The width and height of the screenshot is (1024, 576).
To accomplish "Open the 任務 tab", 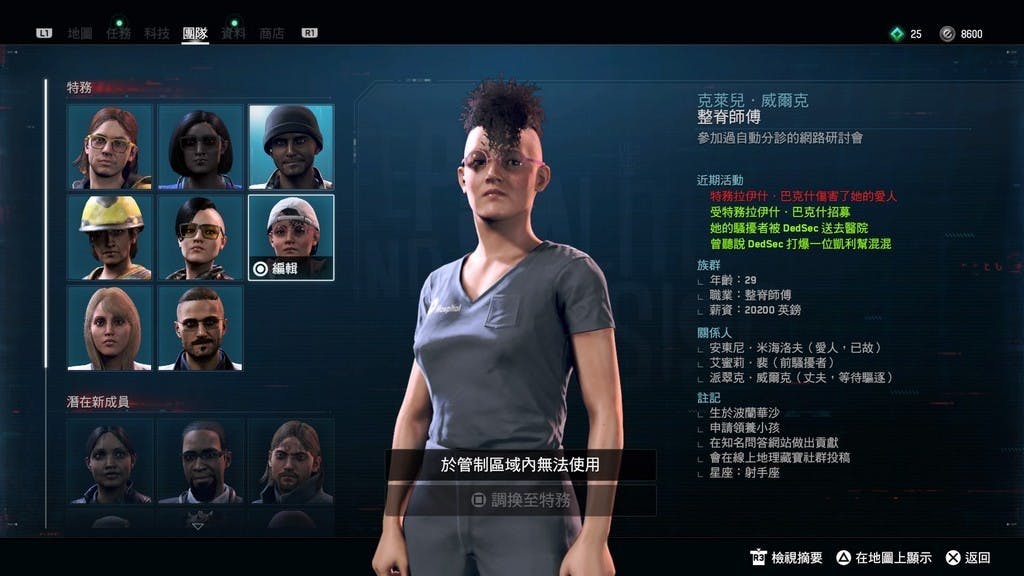I will (118, 33).
